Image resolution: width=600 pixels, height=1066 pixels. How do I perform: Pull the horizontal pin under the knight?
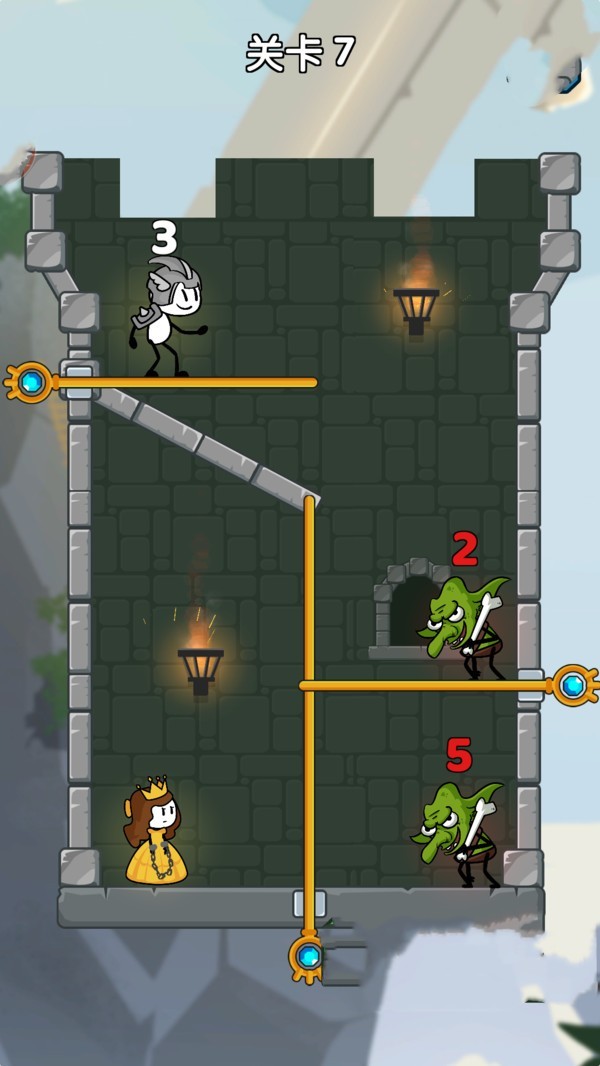(x=31, y=381)
